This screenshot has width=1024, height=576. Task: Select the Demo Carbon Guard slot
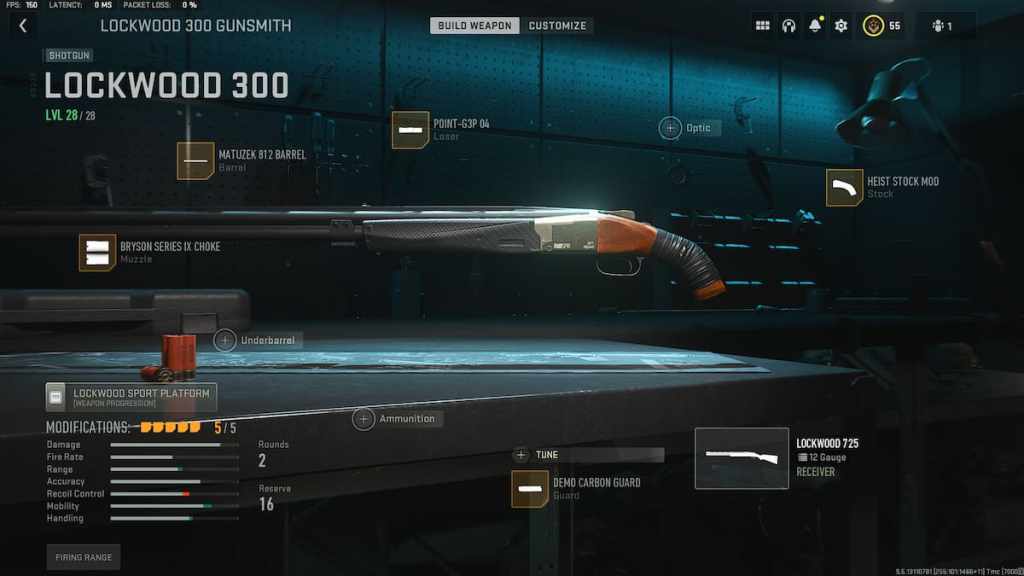click(x=530, y=489)
